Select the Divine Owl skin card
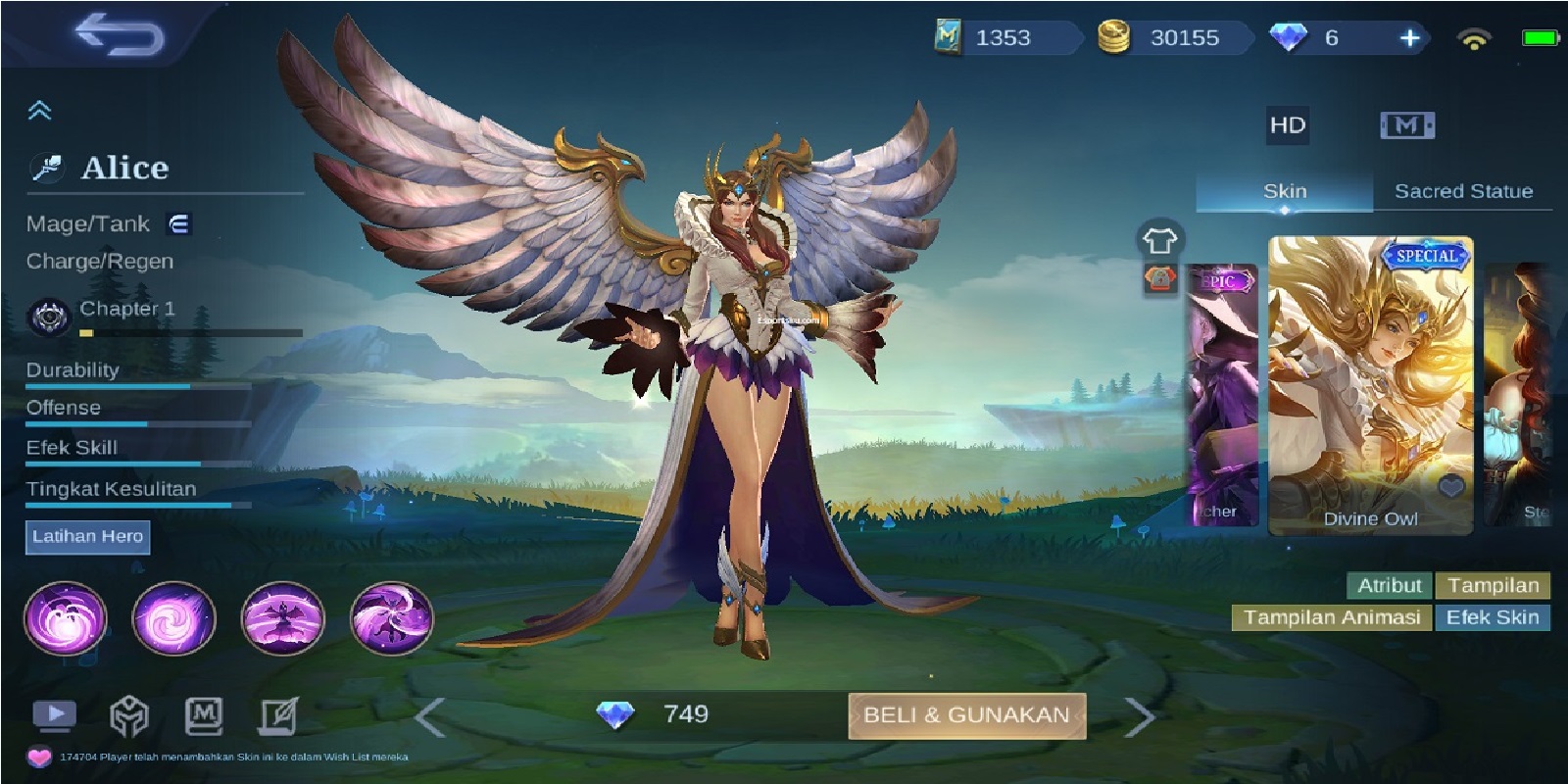 (x=1370, y=382)
